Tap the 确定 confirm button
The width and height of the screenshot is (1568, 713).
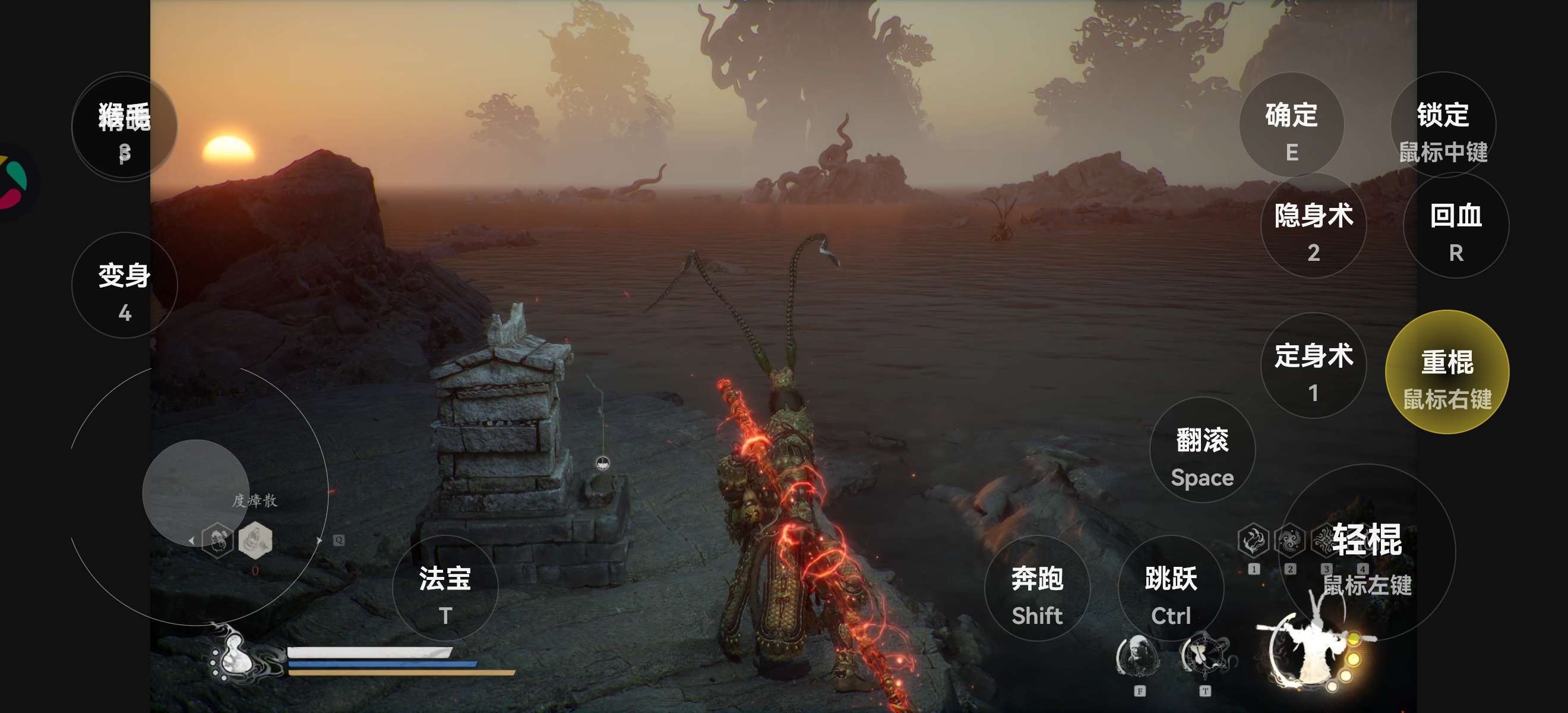tap(1291, 125)
